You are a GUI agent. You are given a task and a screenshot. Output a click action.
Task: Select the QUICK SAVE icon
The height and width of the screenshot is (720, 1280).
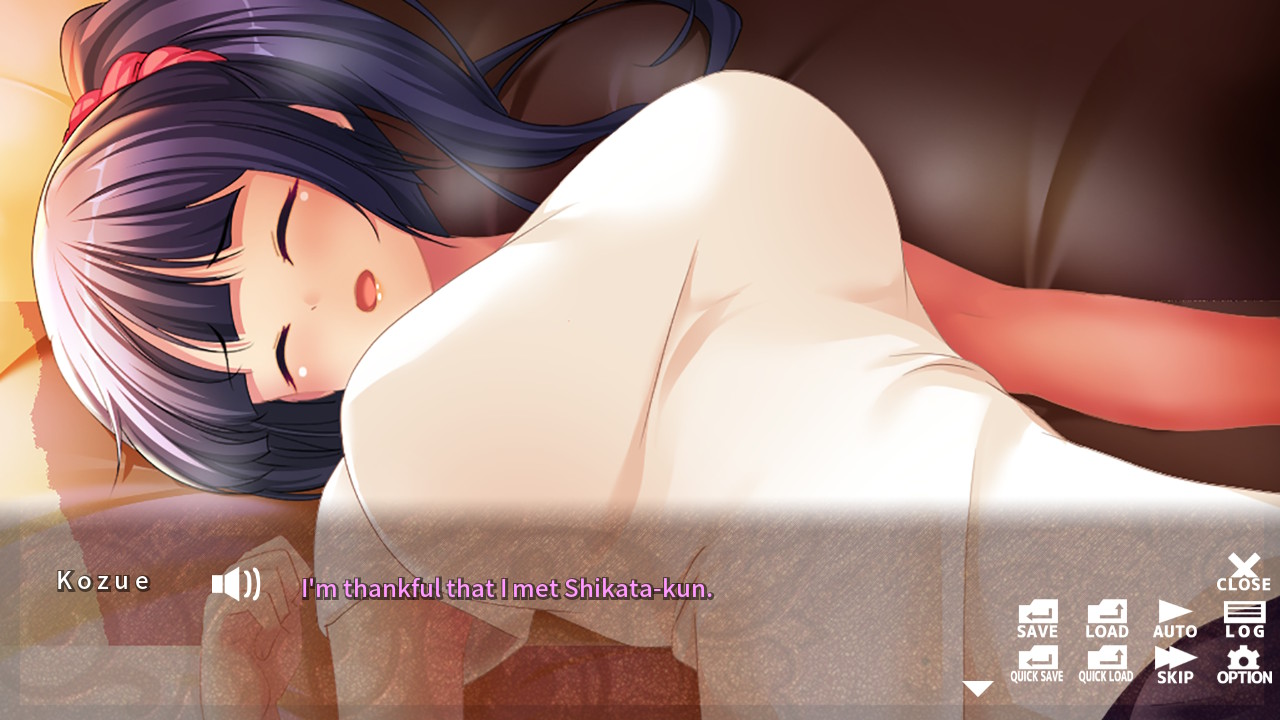[x=1038, y=662]
